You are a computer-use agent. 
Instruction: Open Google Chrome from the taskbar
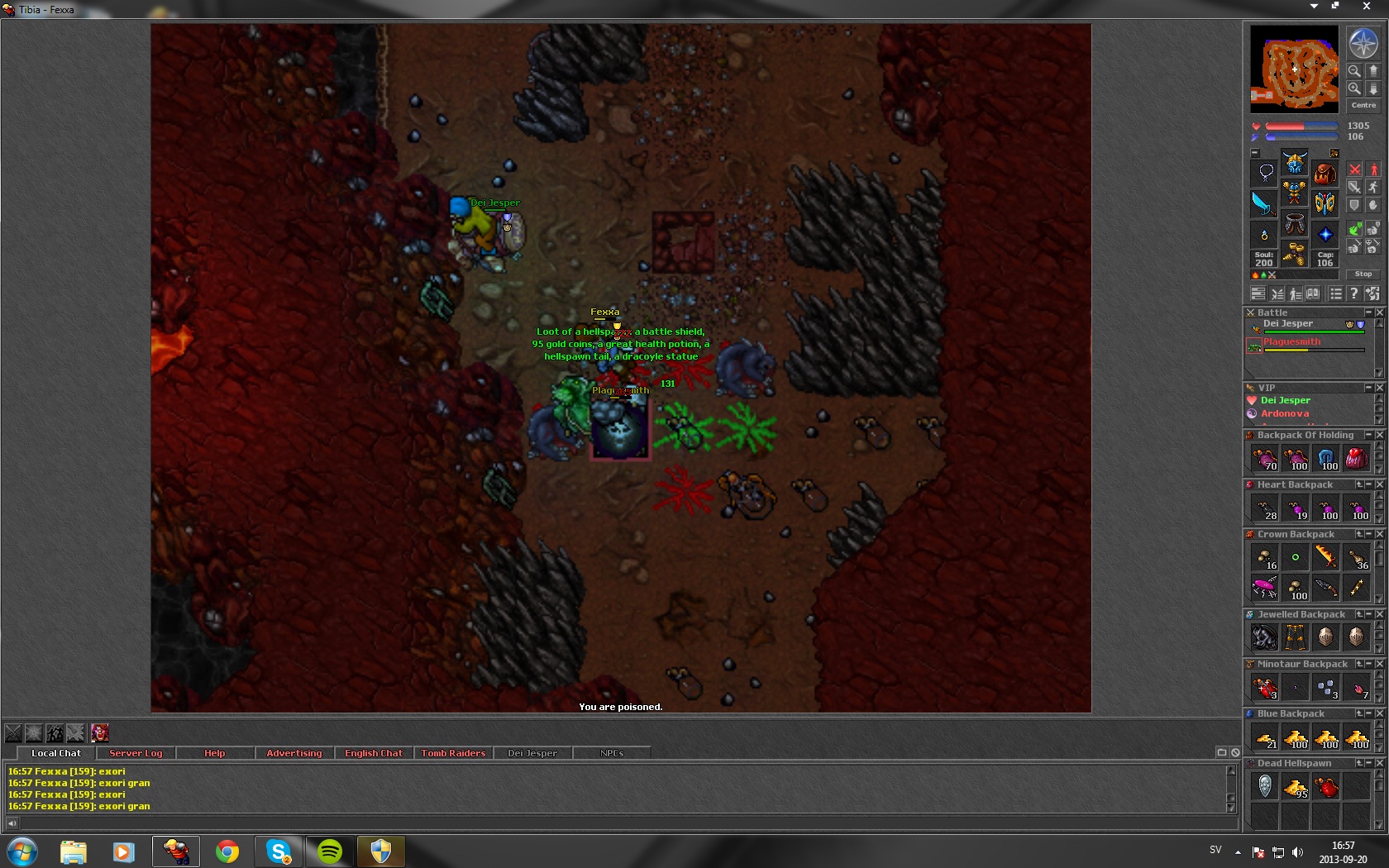[227, 851]
